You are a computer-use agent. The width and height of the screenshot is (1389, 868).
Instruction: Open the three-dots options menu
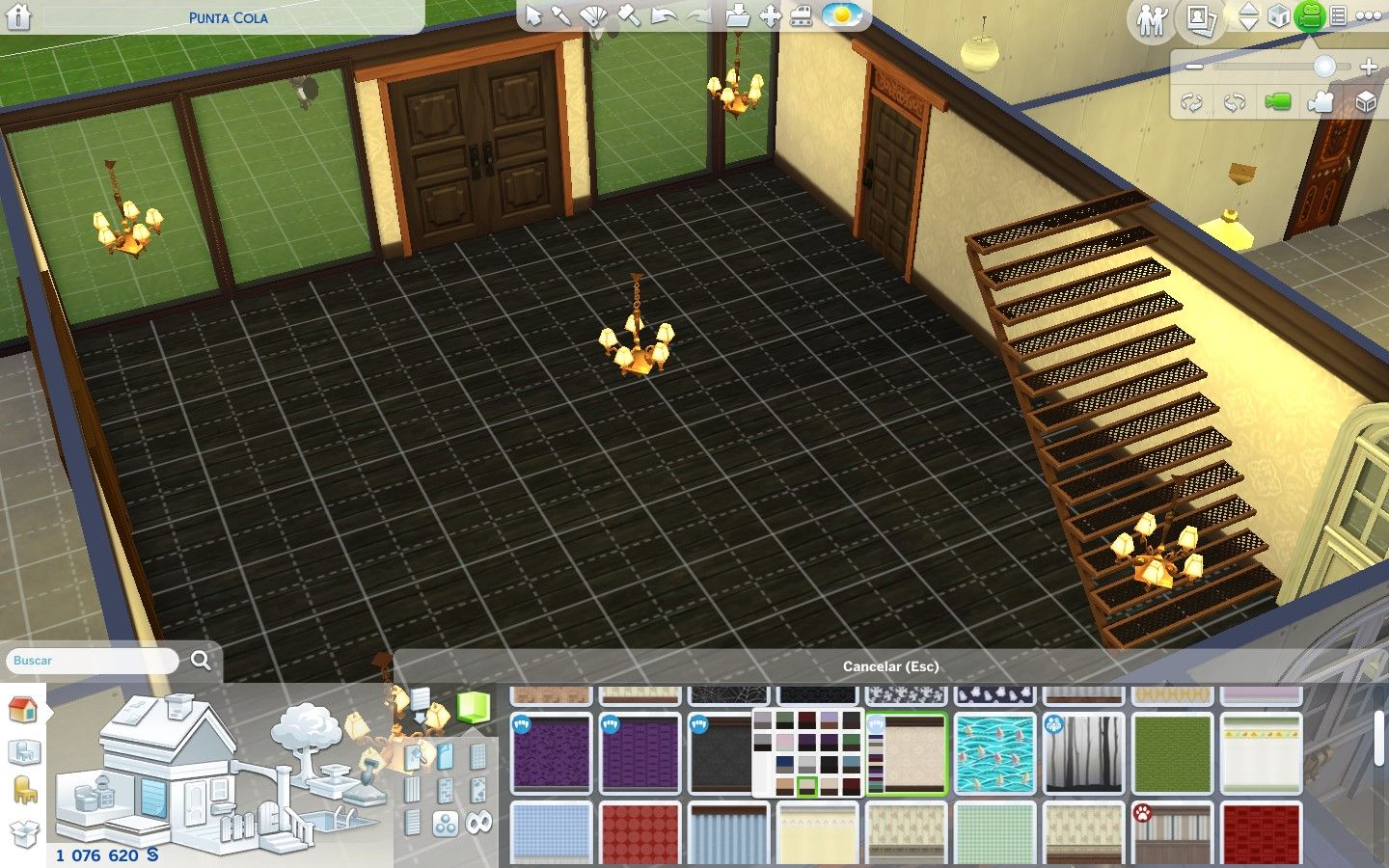(1369, 16)
